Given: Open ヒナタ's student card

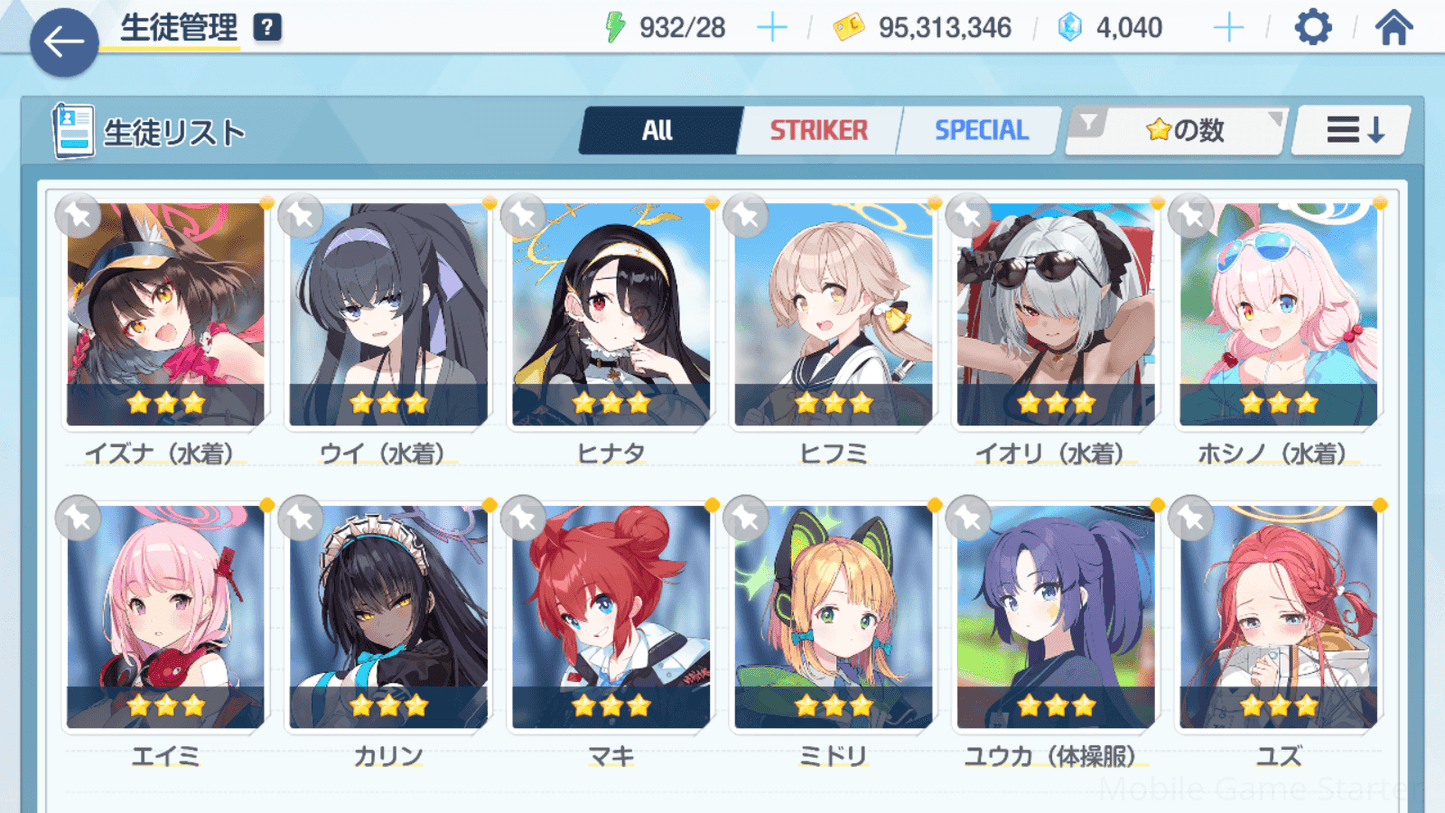Looking at the screenshot, I should point(611,315).
